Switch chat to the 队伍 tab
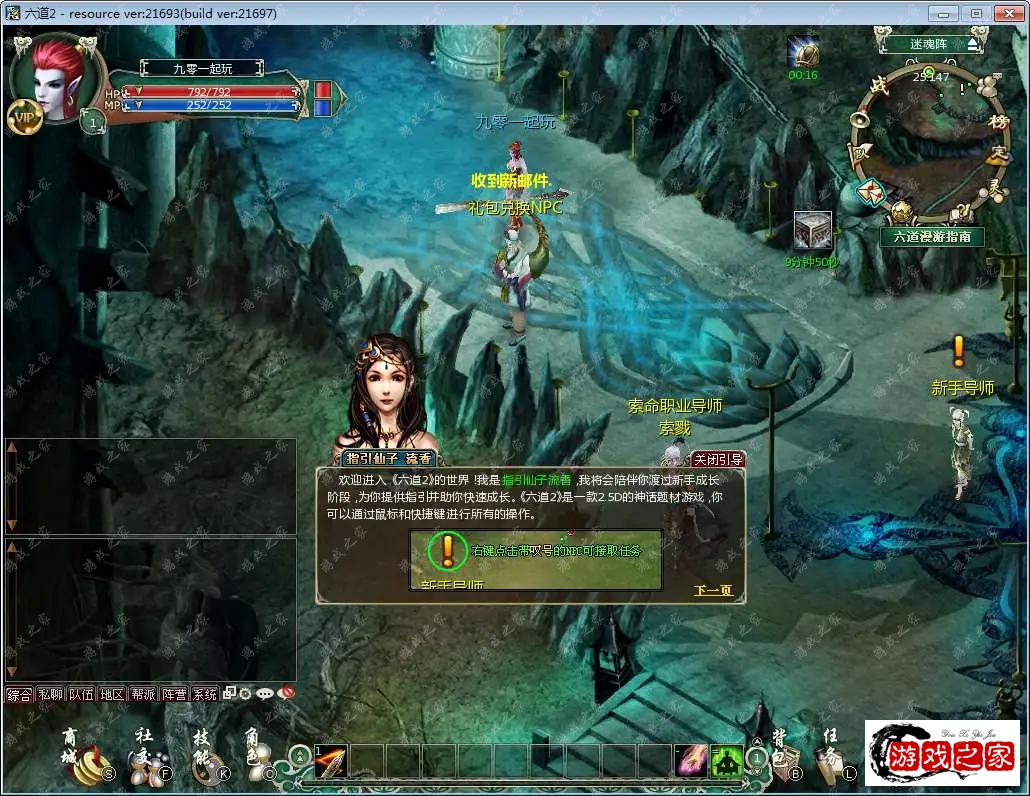1030x796 pixels. tap(81, 694)
